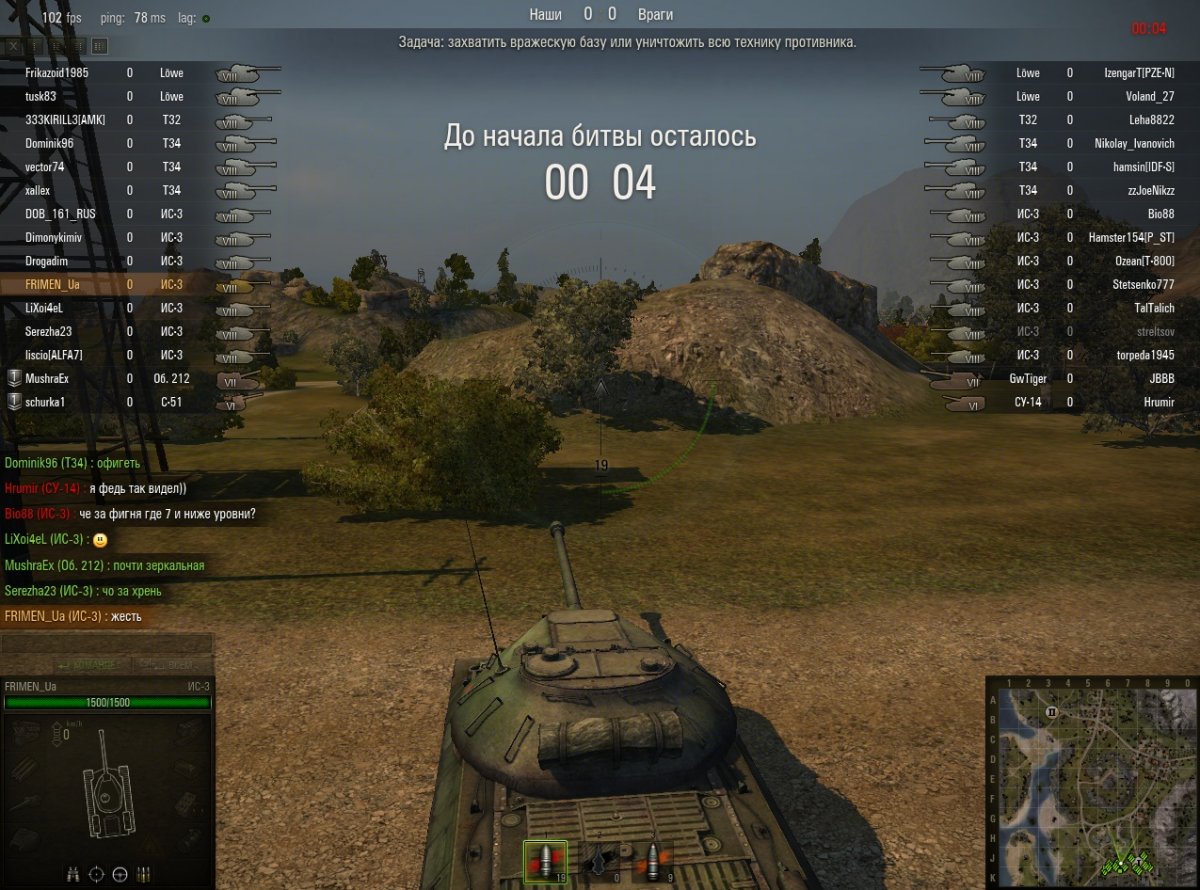Screen dimensions: 1200x890
Task: Click the steering wheel icon on damage panel
Action: point(120,873)
